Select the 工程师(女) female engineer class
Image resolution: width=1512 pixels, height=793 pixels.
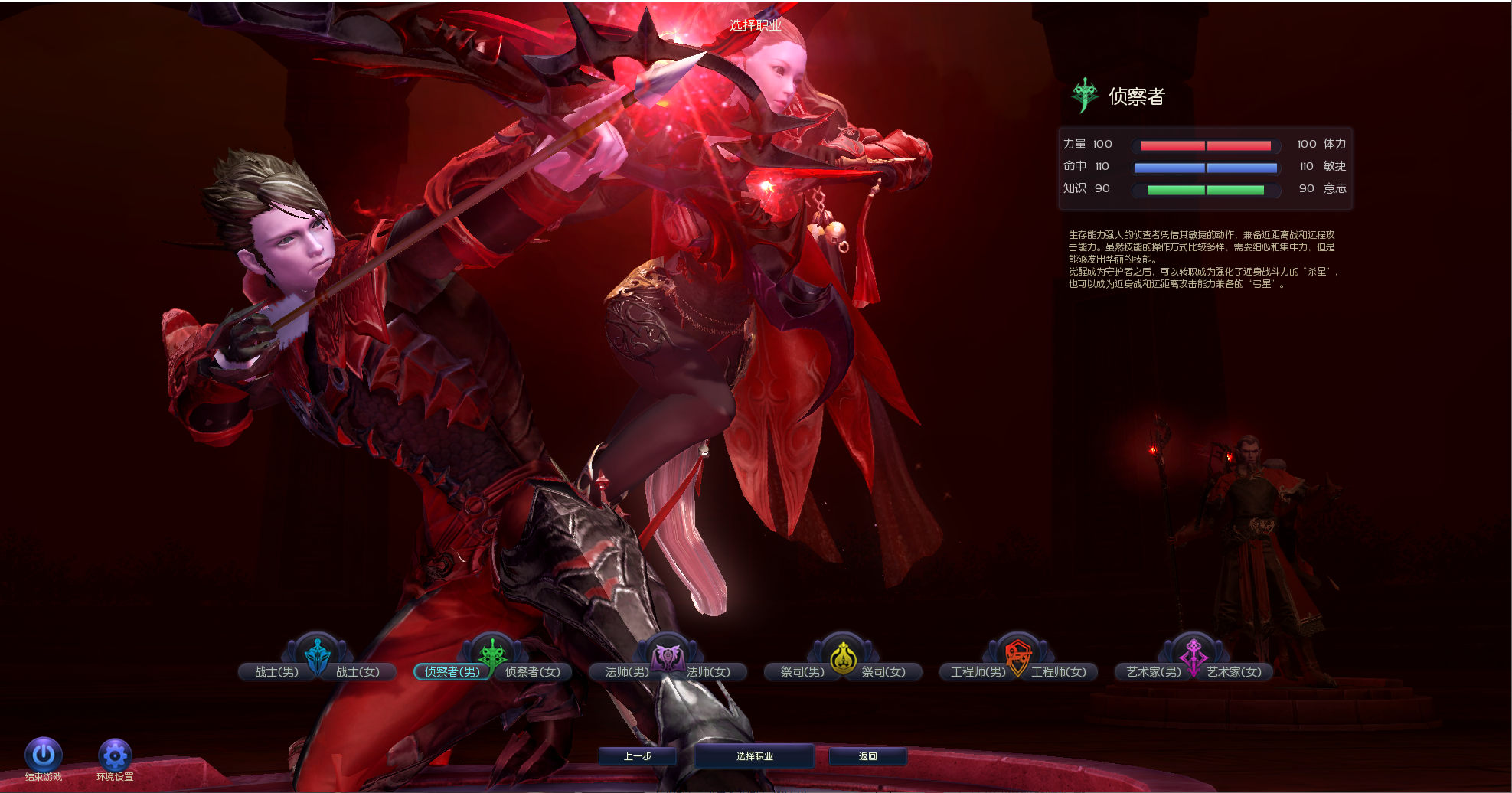click(1060, 672)
